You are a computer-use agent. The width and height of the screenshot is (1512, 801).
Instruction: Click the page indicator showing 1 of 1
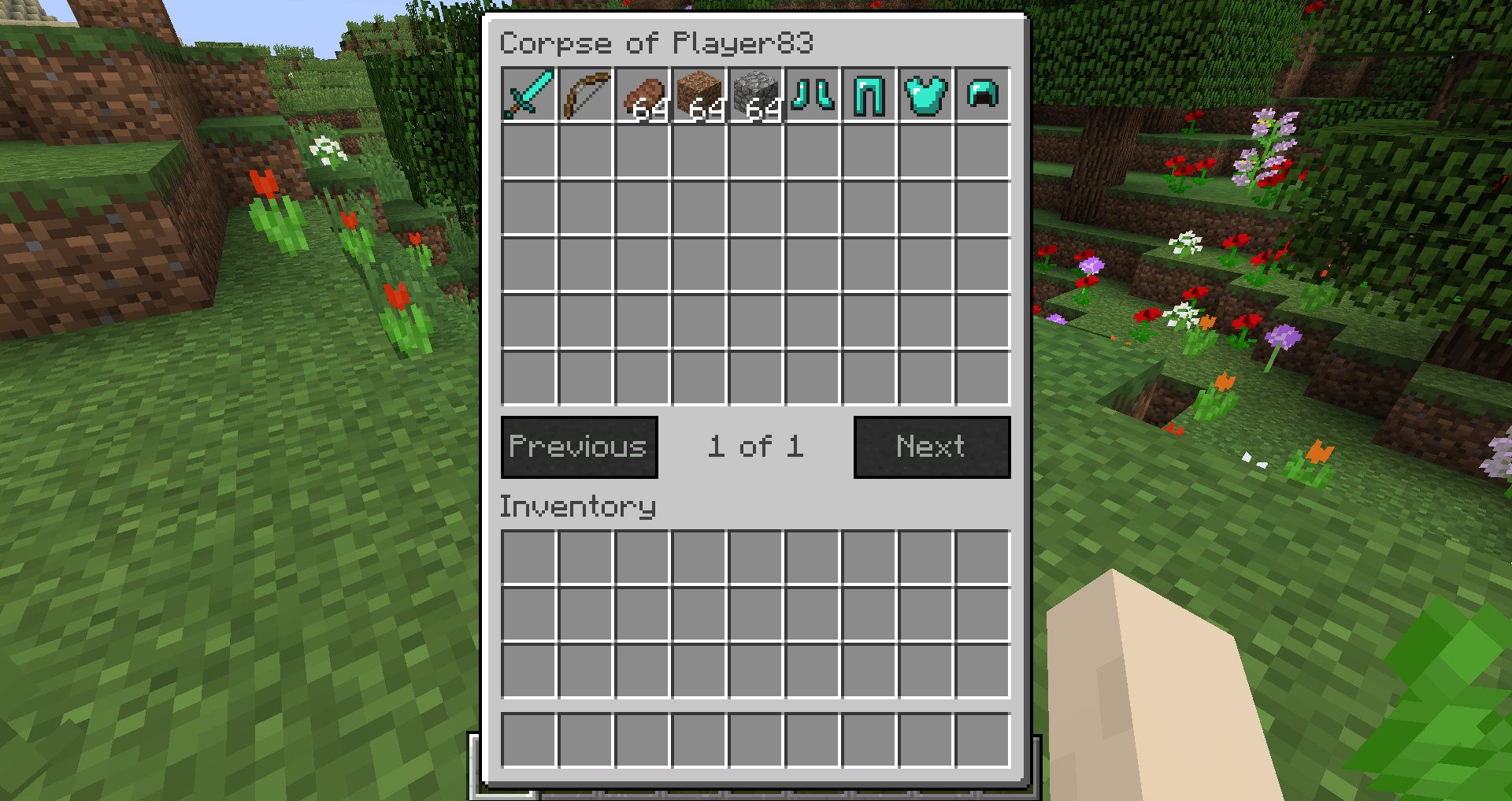point(756,447)
